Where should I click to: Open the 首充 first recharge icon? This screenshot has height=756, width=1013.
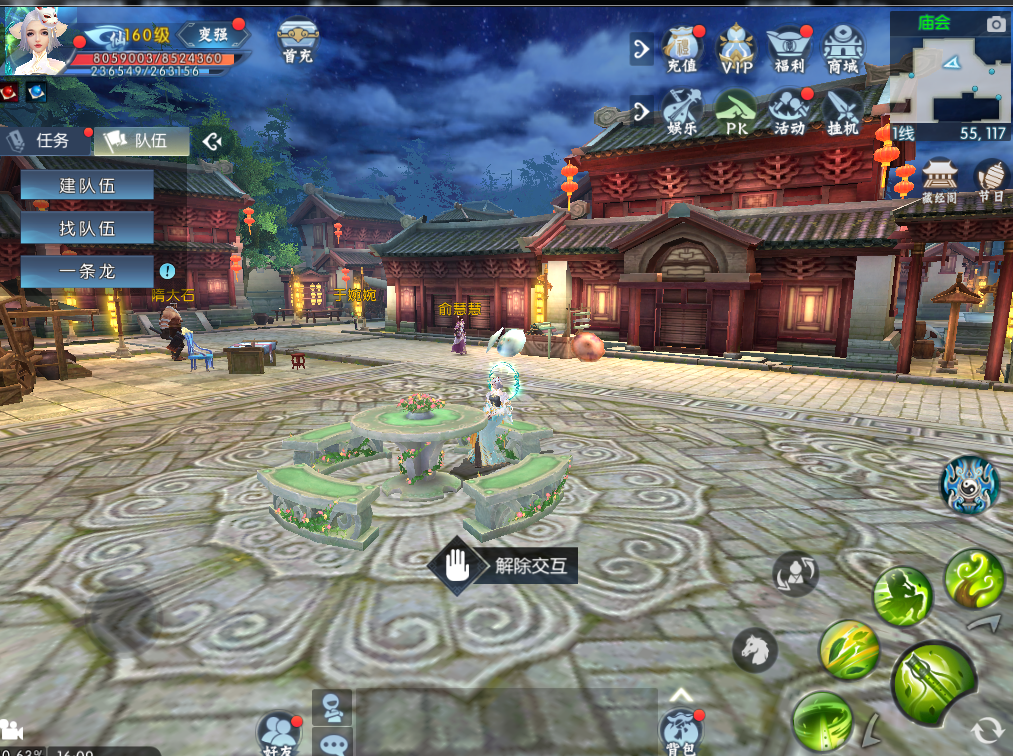click(297, 43)
